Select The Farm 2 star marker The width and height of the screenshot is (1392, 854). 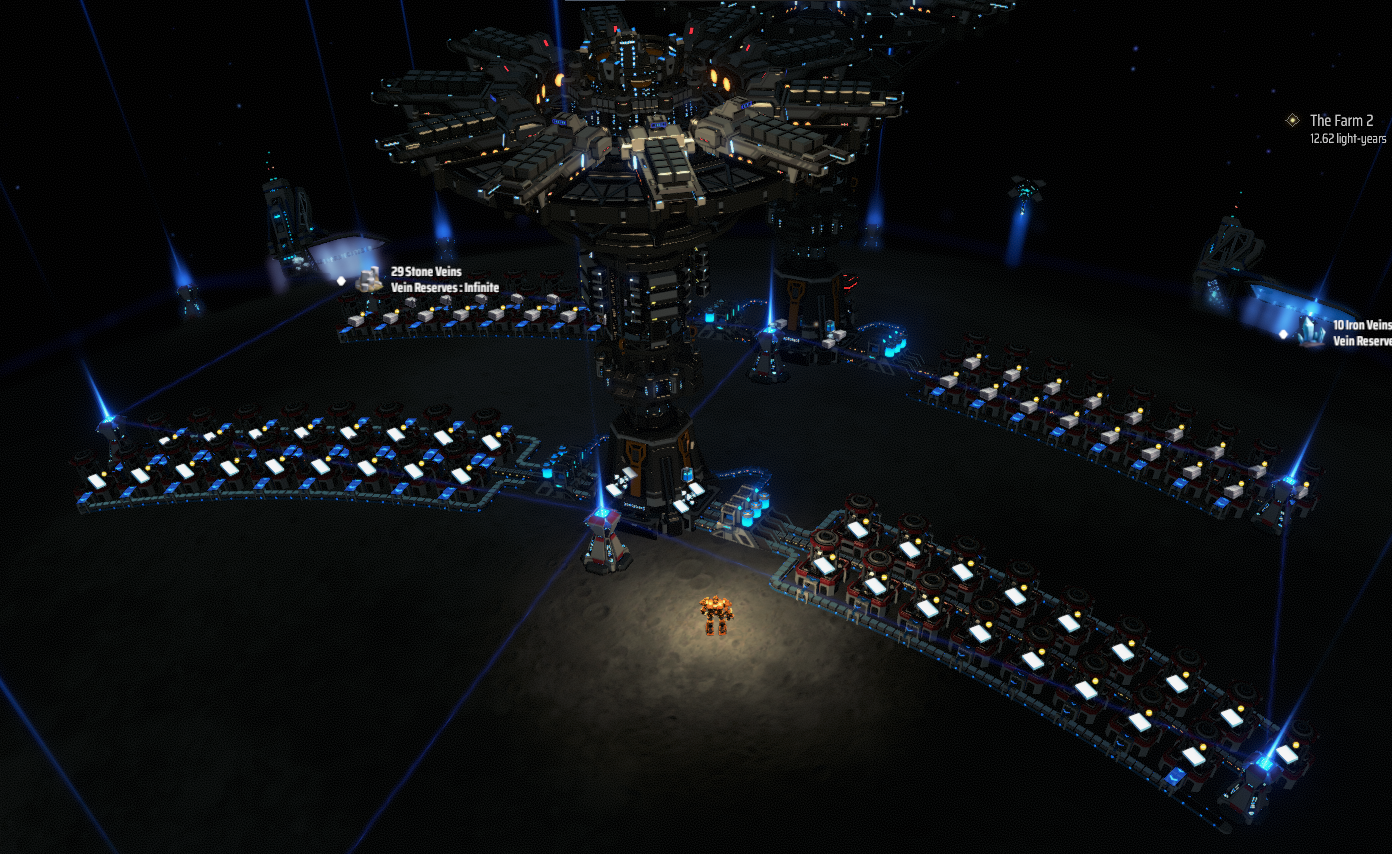click(1292, 120)
